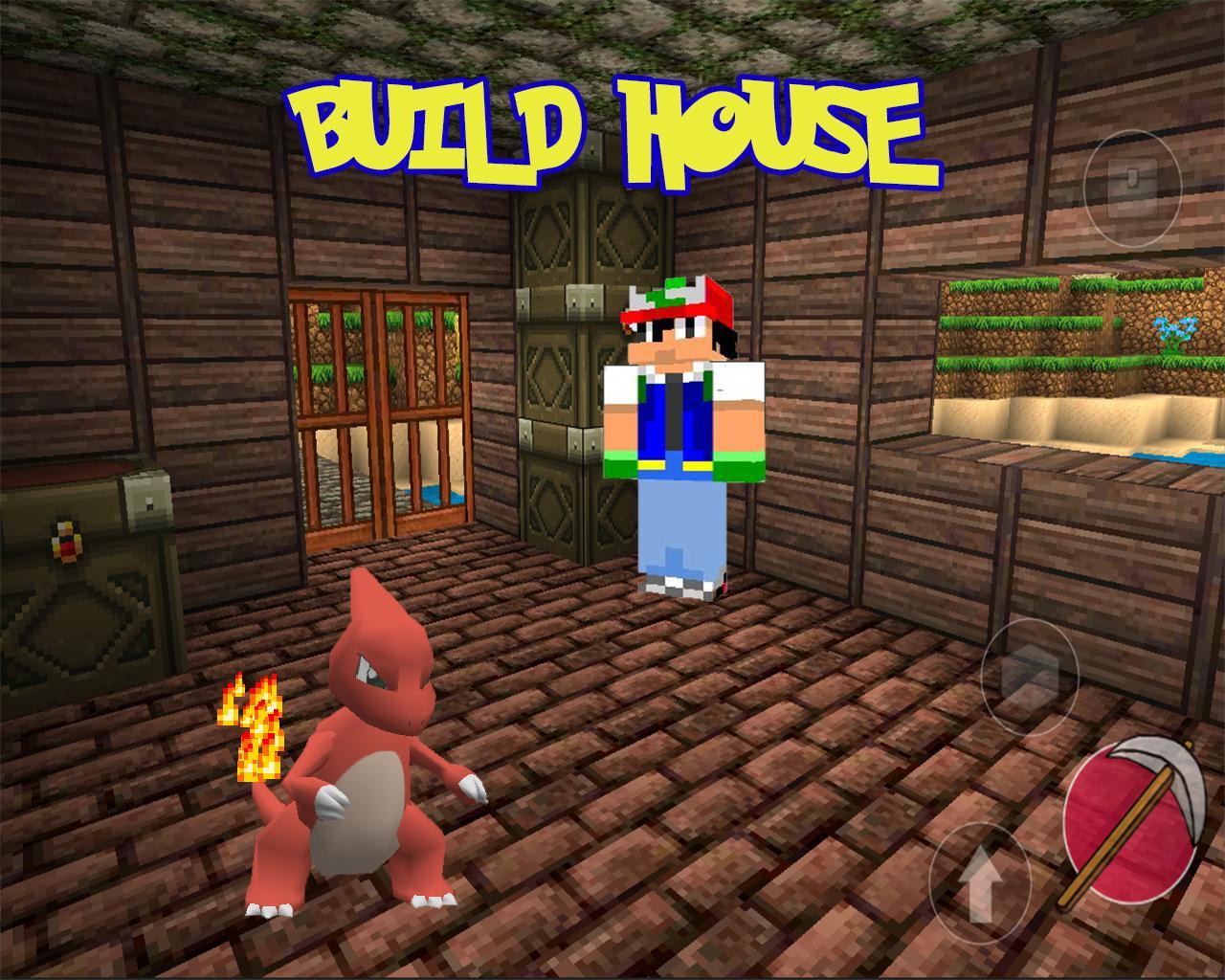Select the Ash Ketchum player skin
The image size is (1225, 980).
coord(684,431)
